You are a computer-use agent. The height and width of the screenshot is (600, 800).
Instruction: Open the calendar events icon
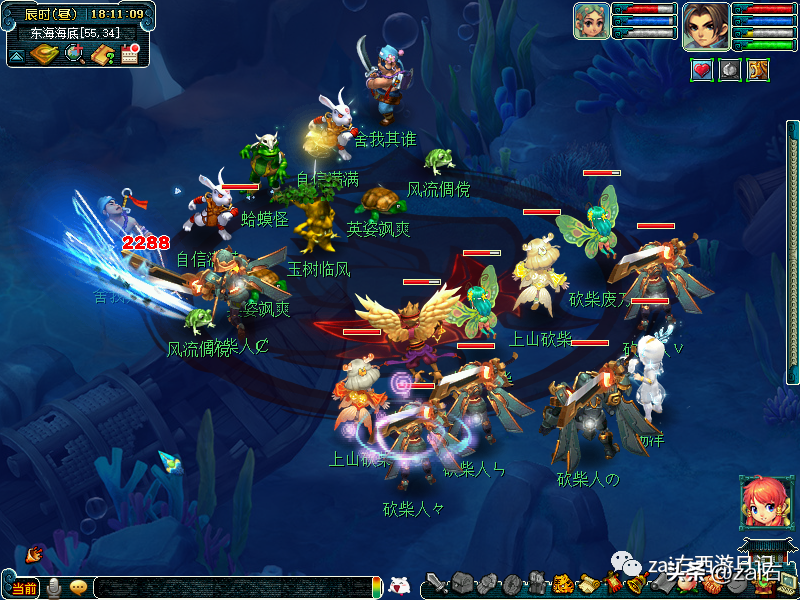131,54
